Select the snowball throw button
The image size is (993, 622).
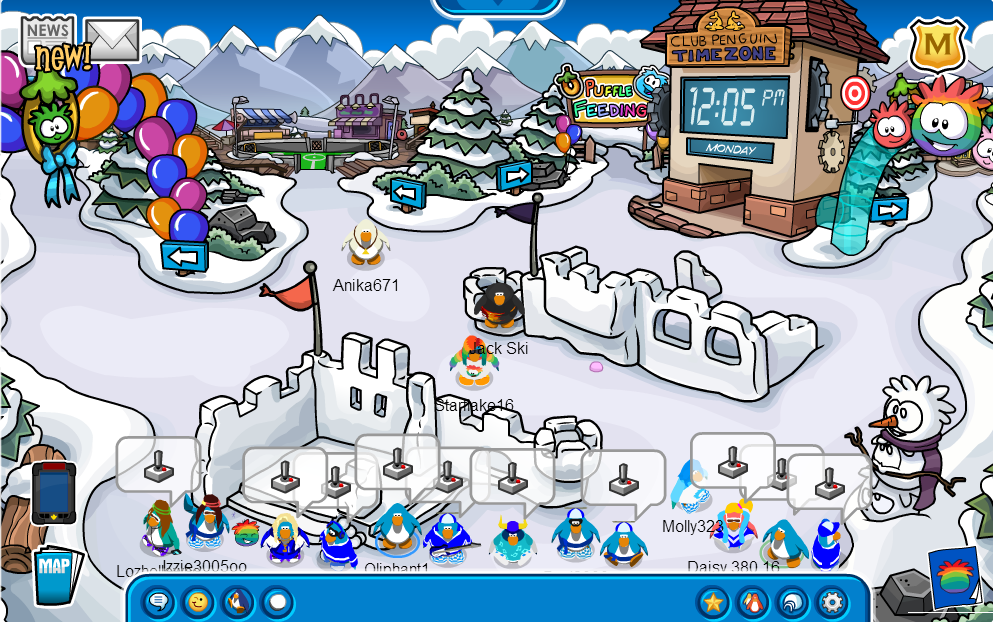click(277, 602)
